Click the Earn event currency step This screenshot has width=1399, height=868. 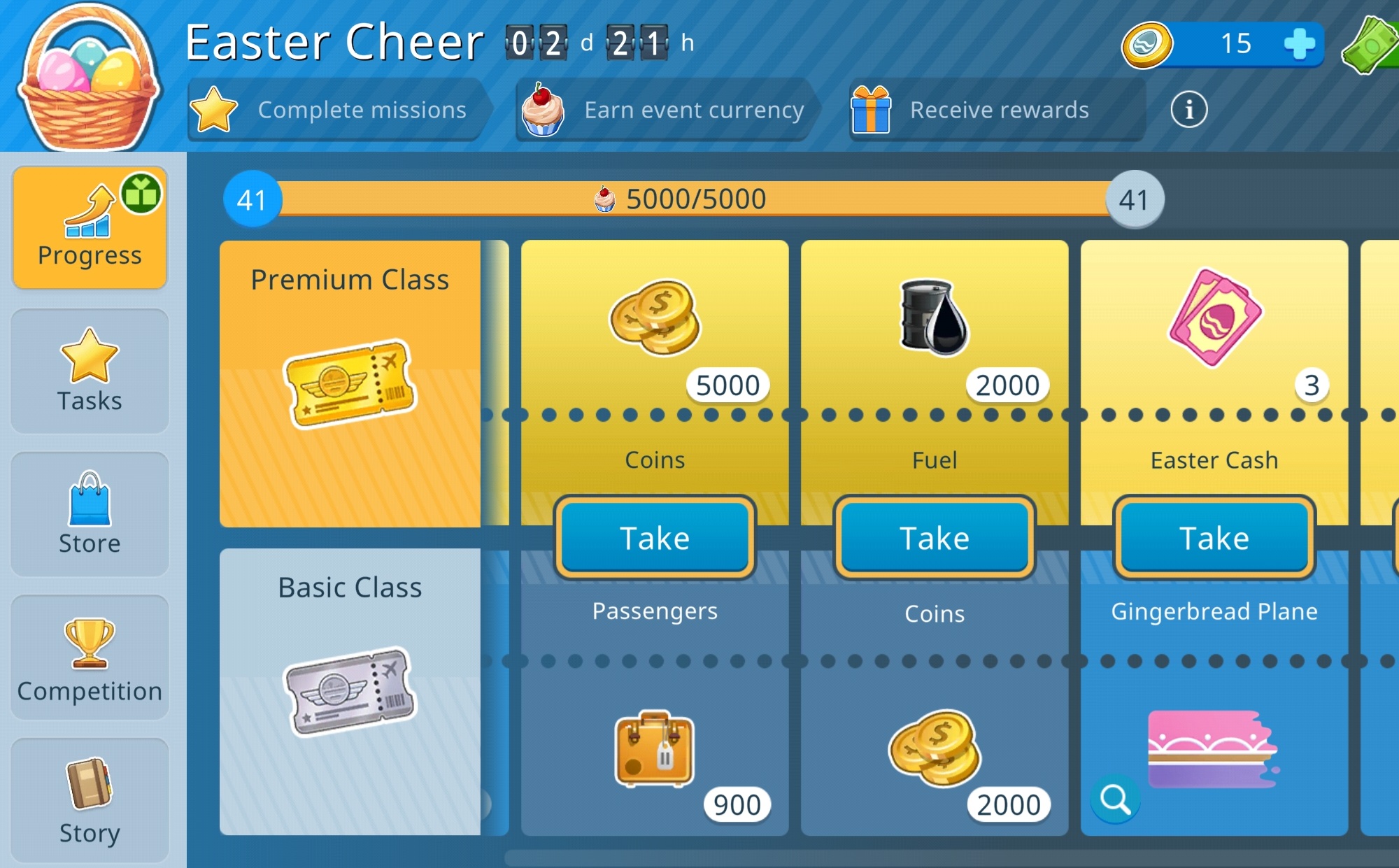point(665,110)
